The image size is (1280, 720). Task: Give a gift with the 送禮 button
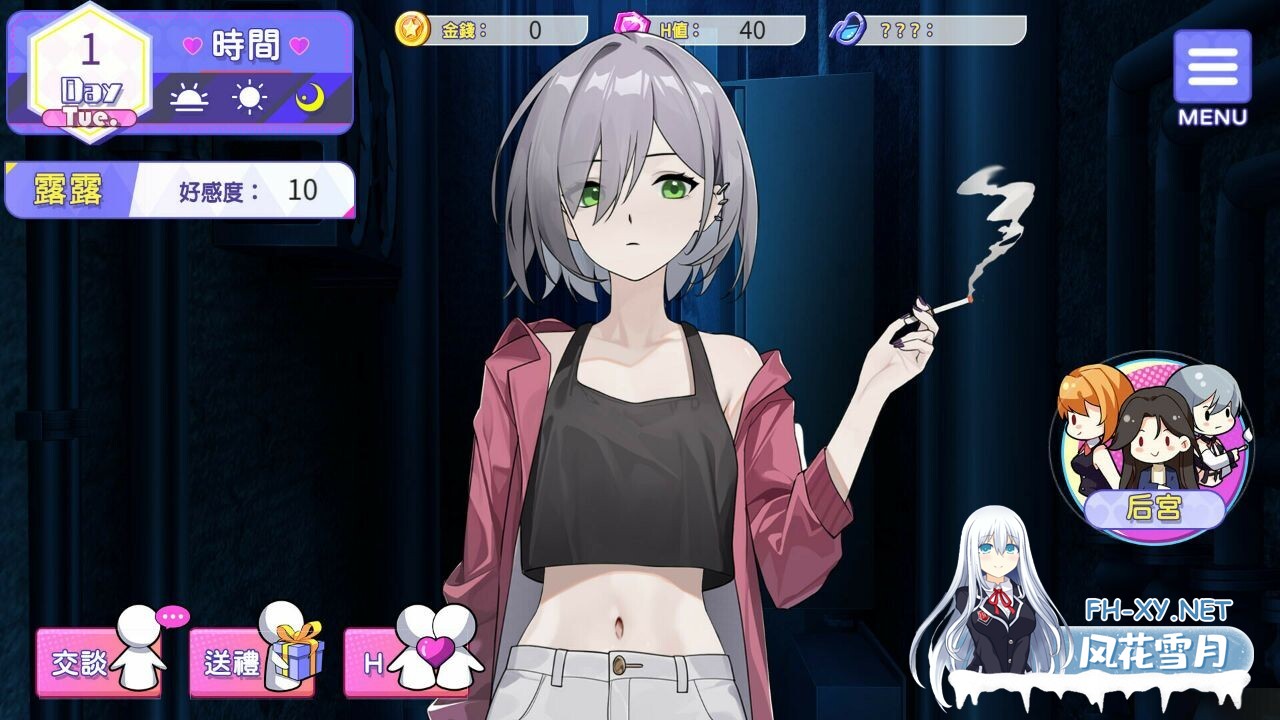[254, 662]
